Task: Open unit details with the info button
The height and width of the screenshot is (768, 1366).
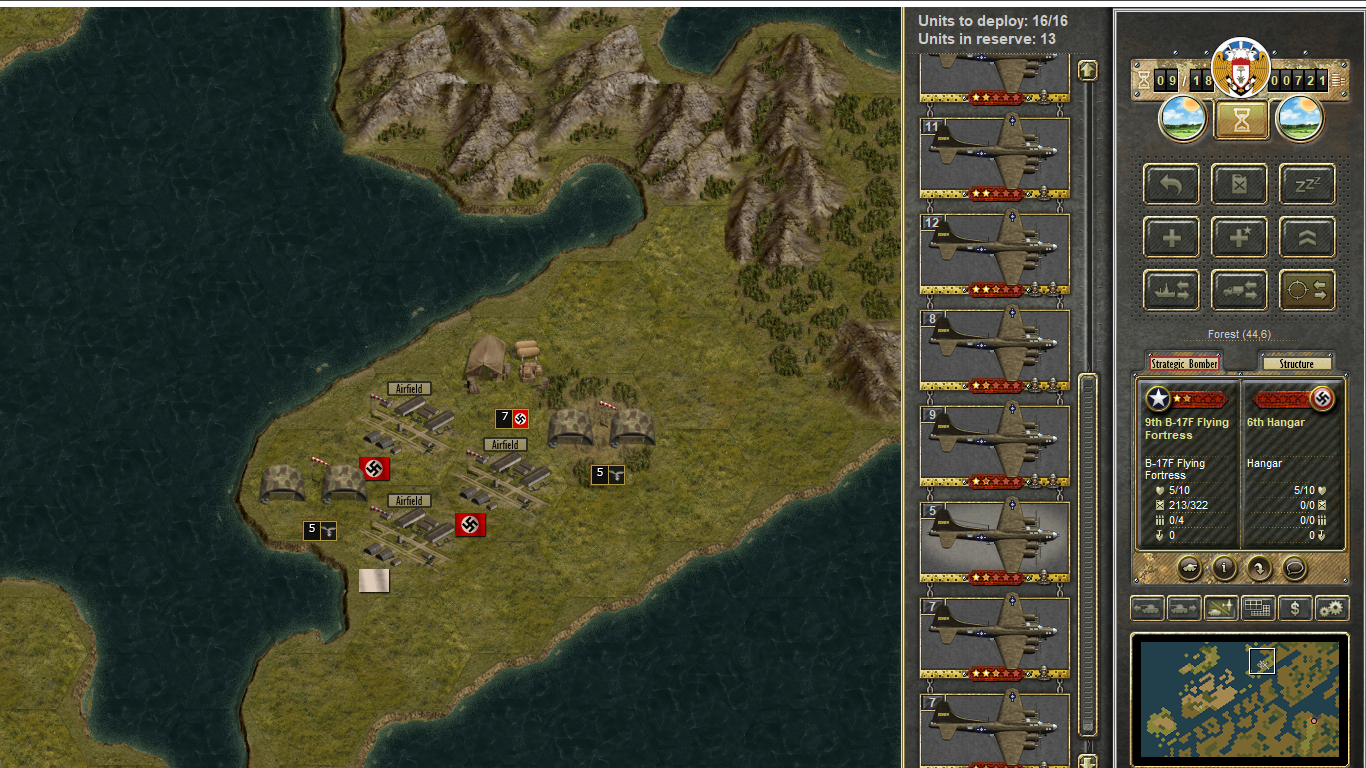Action: click(1225, 568)
